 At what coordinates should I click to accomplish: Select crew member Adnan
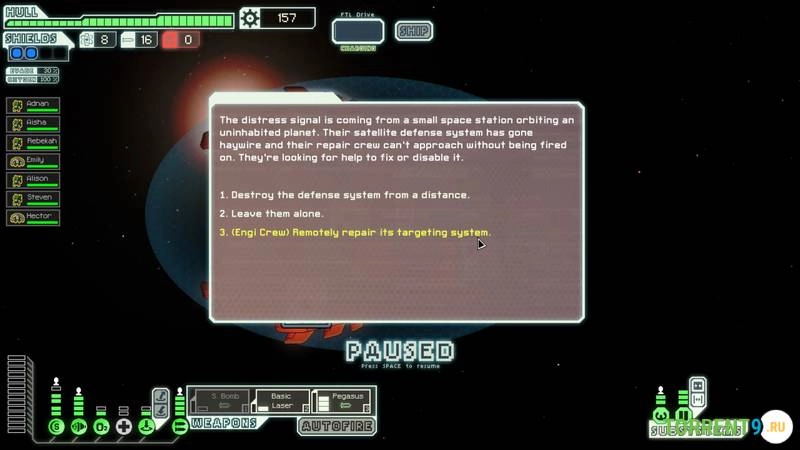(33, 105)
